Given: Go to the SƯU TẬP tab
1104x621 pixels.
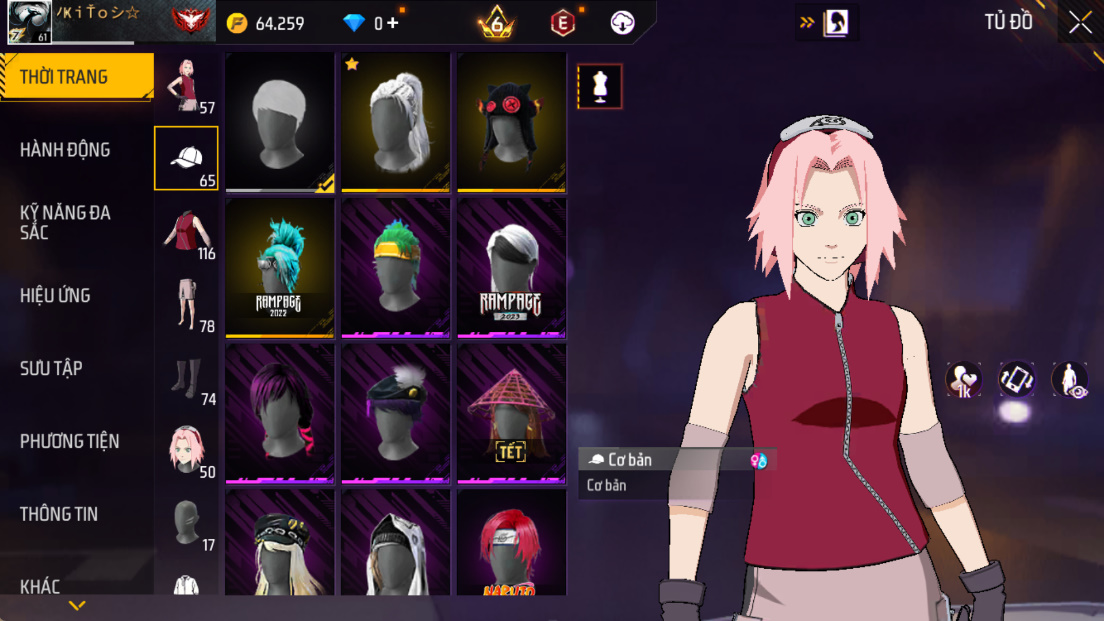Looking at the screenshot, I should pos(51,368).
